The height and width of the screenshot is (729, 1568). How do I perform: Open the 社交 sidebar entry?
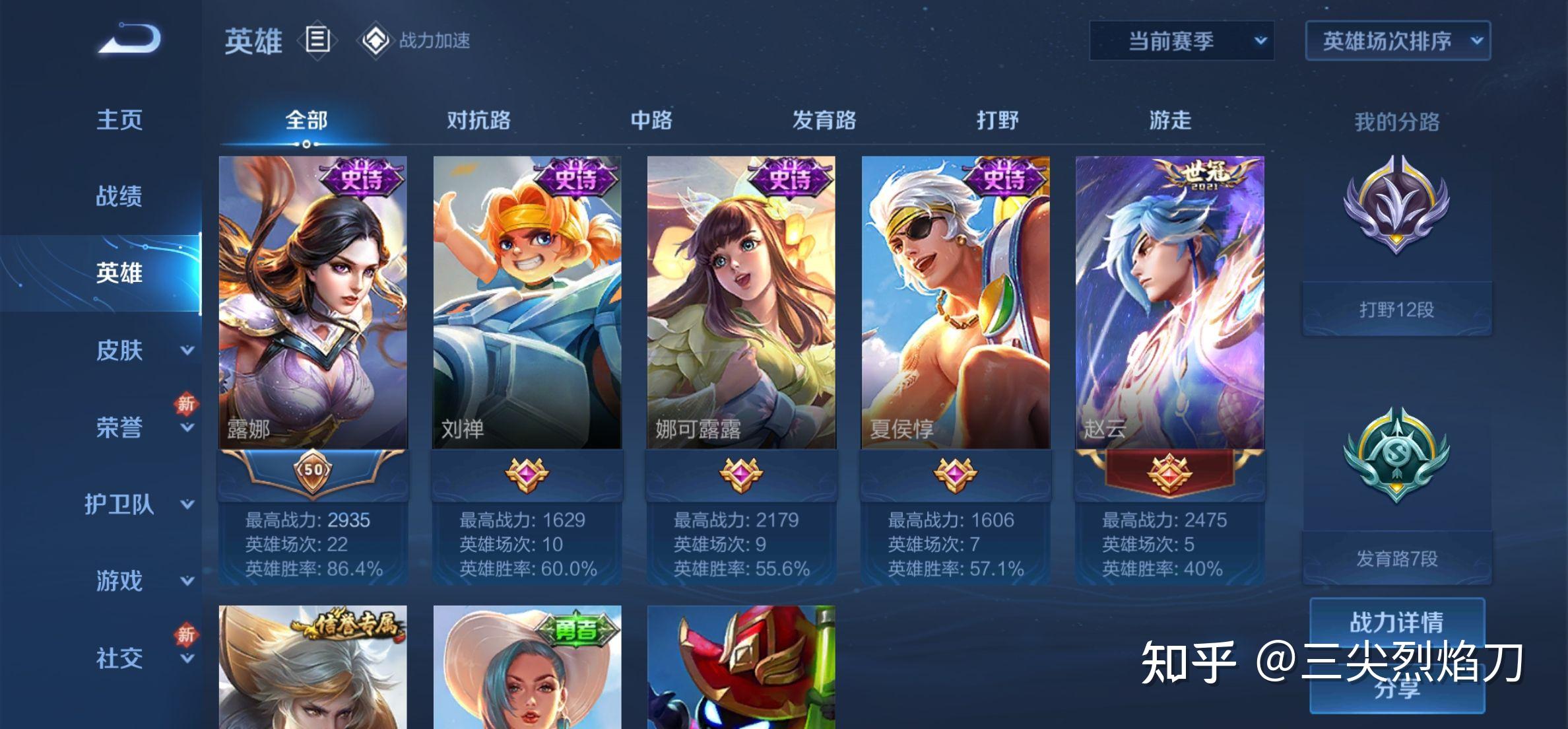coord(119,658)
